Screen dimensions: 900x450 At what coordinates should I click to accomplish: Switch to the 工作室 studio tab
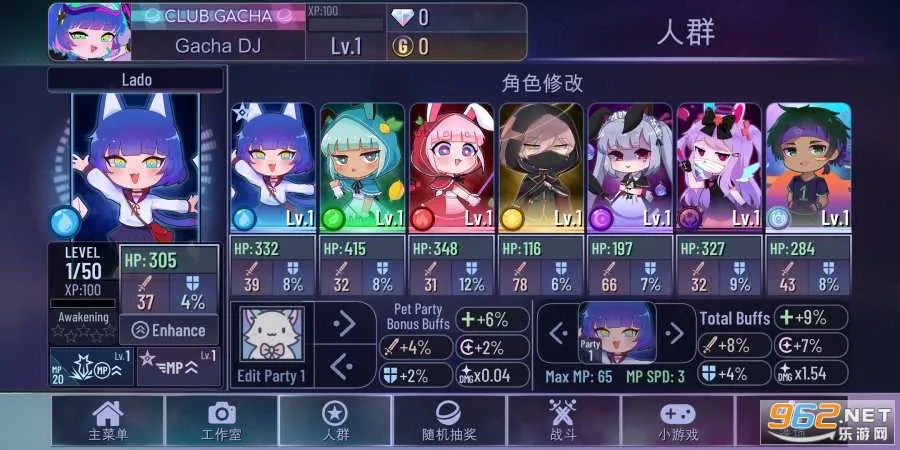221,422
